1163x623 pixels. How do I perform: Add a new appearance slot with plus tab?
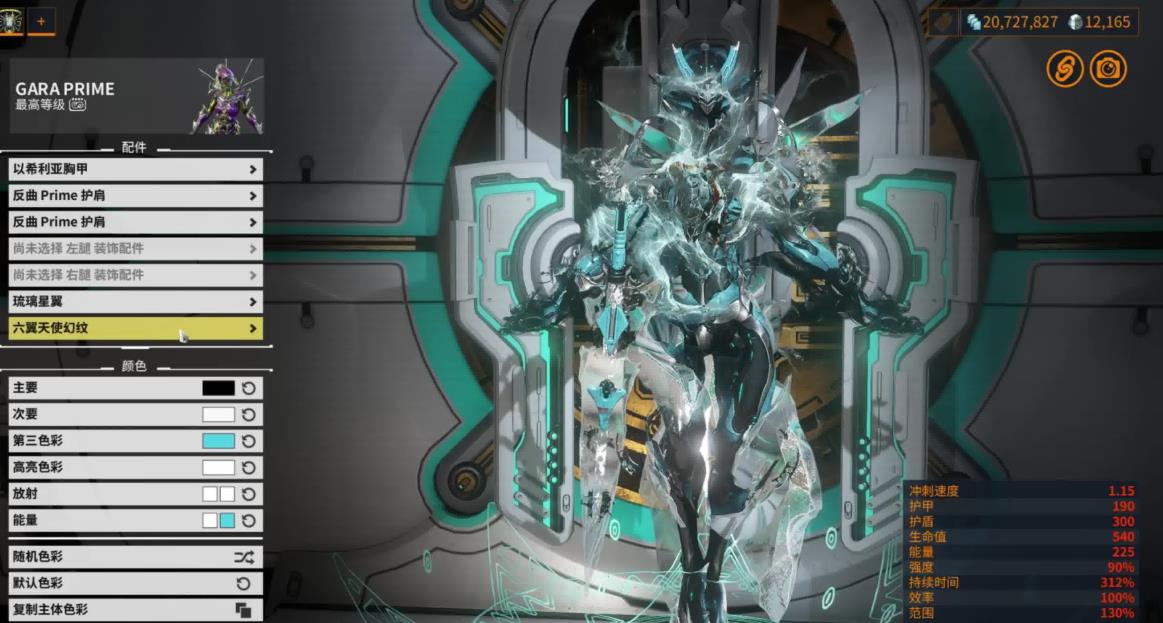[x=41, y=20]
